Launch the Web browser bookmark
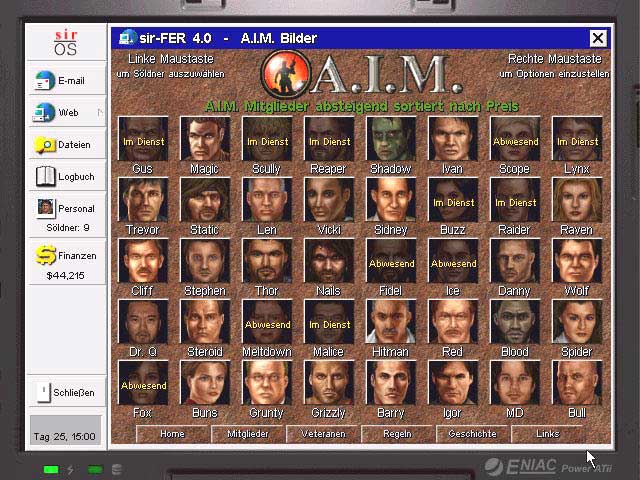 pyautogui.click(x=66, y=113)
